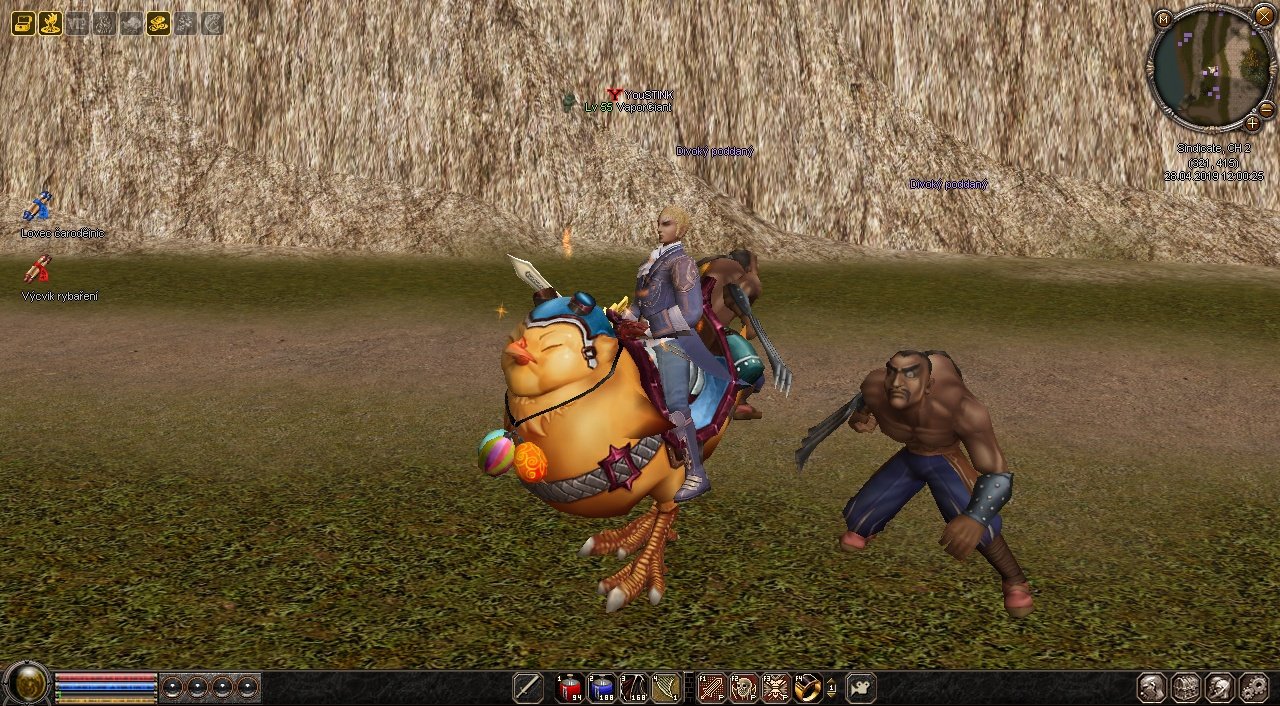Click the circular minimap
The height and width of the screenshot is (706, 1280).
pos(1211,68)
